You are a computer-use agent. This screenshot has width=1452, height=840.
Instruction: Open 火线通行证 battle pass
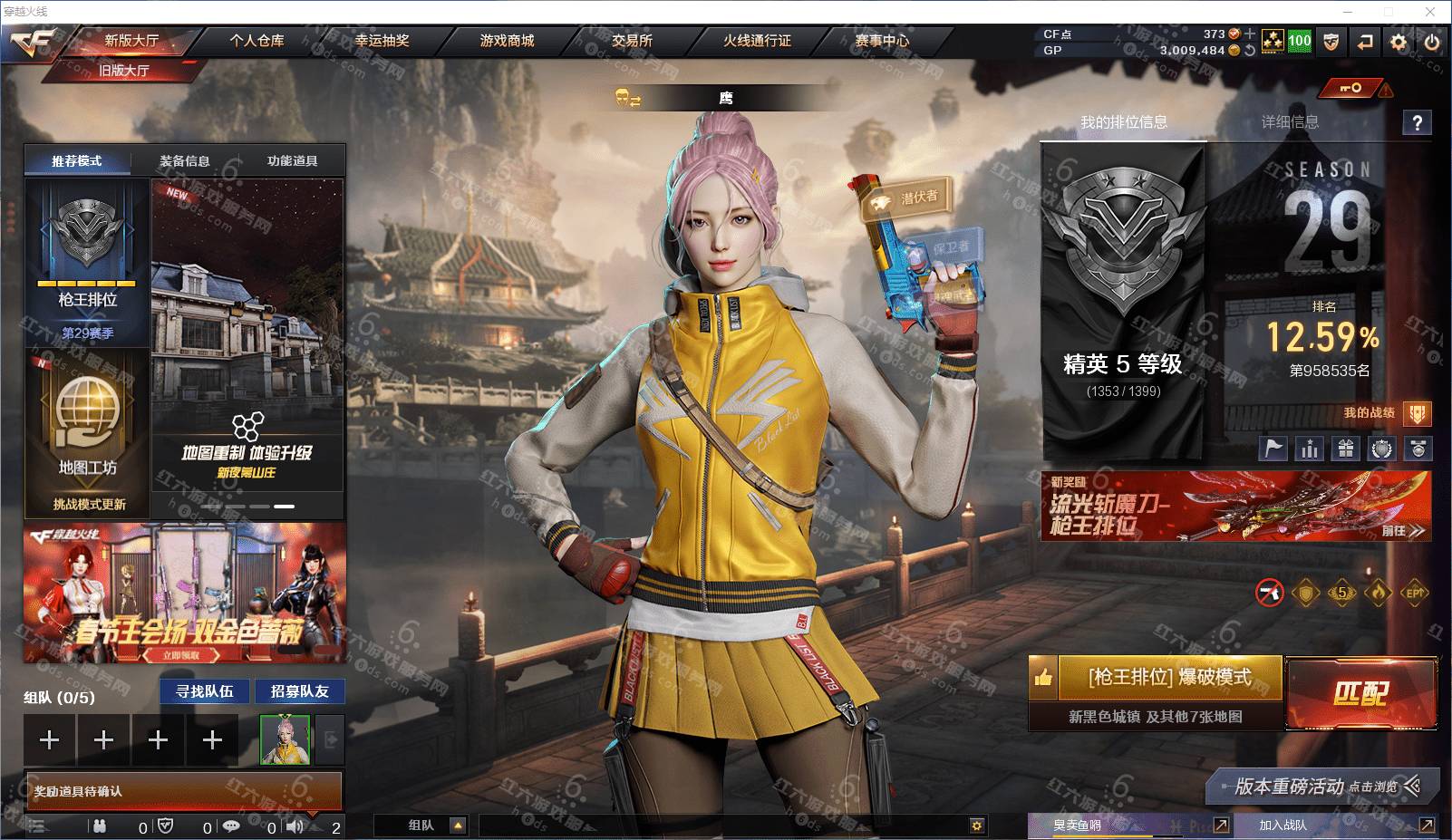click(757, 41)
